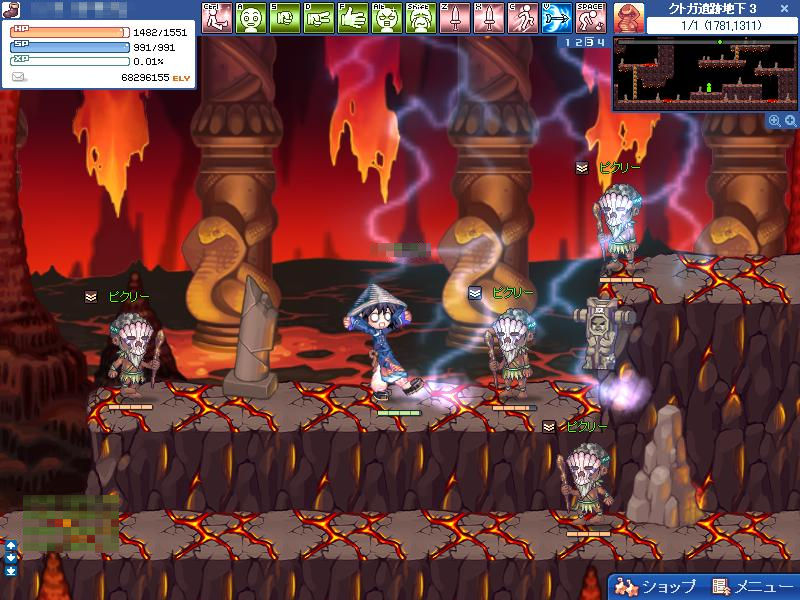This screenshot has height=600, width=800.
Task: Use the surprised face emote on A
Action: (x=251, y=17)
